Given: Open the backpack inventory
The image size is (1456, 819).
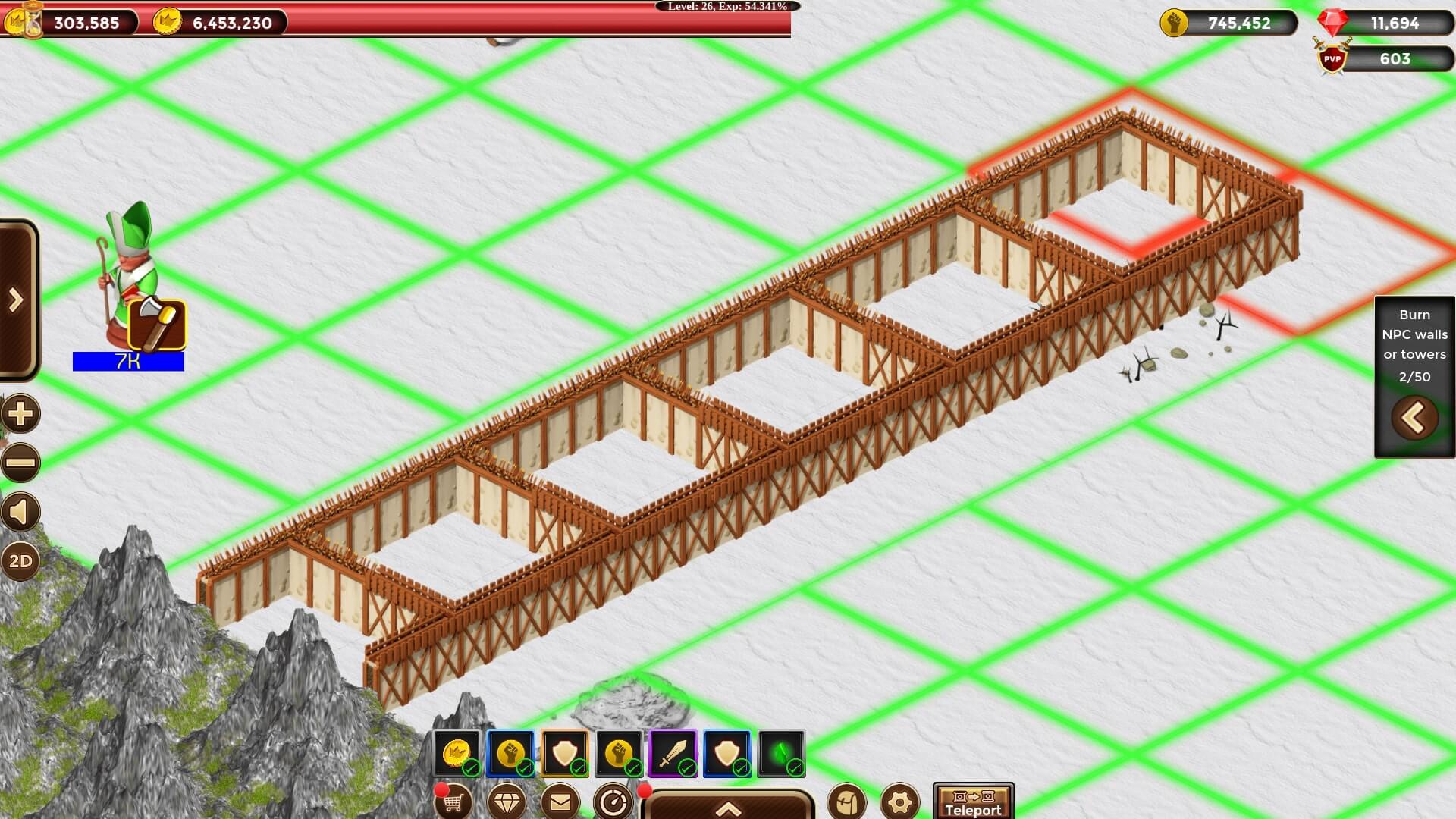Looking at the screenshot, I should (846, 802).
